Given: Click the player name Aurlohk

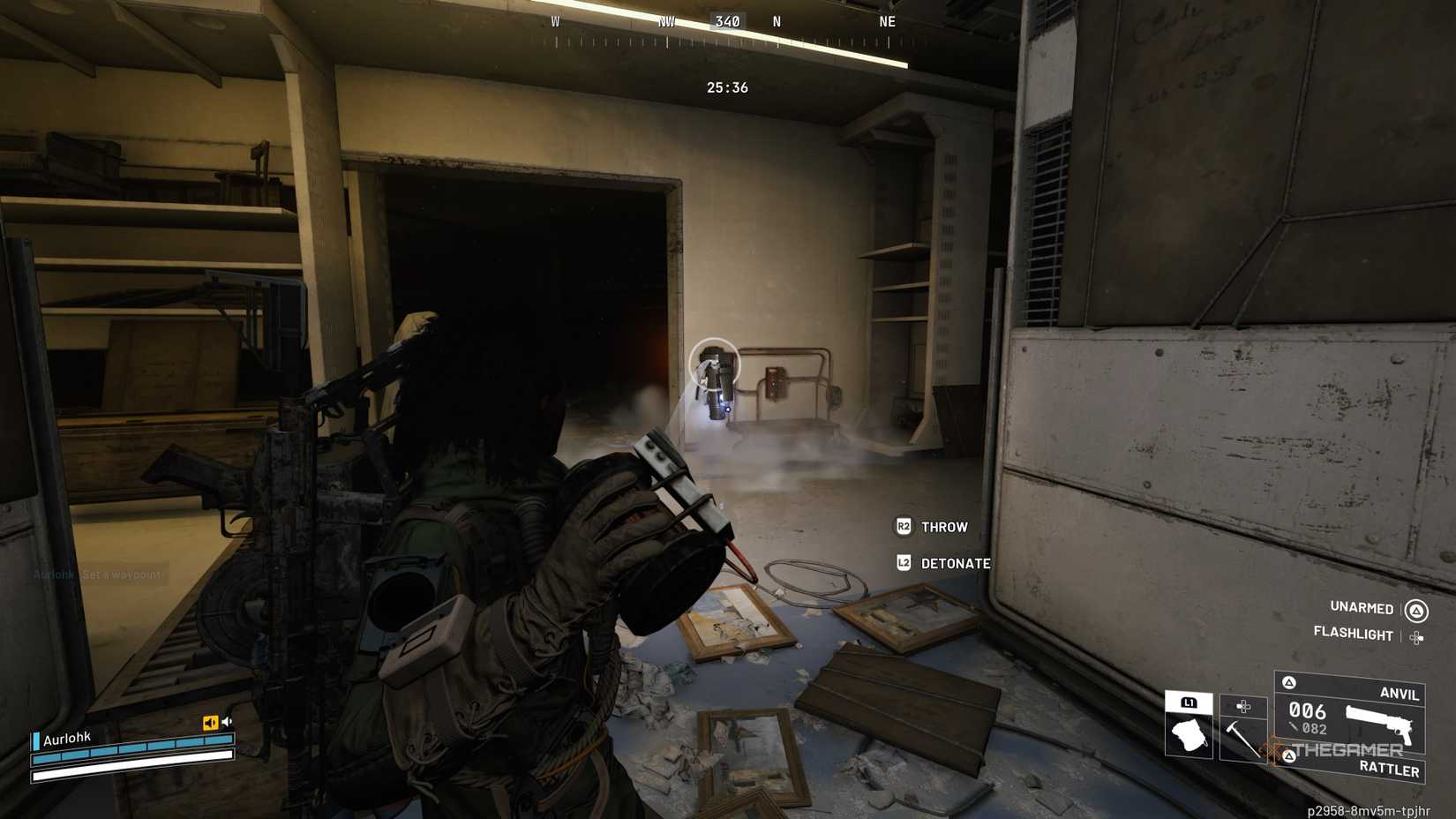Looking at the screenshot, I should (x=67, y=737).
